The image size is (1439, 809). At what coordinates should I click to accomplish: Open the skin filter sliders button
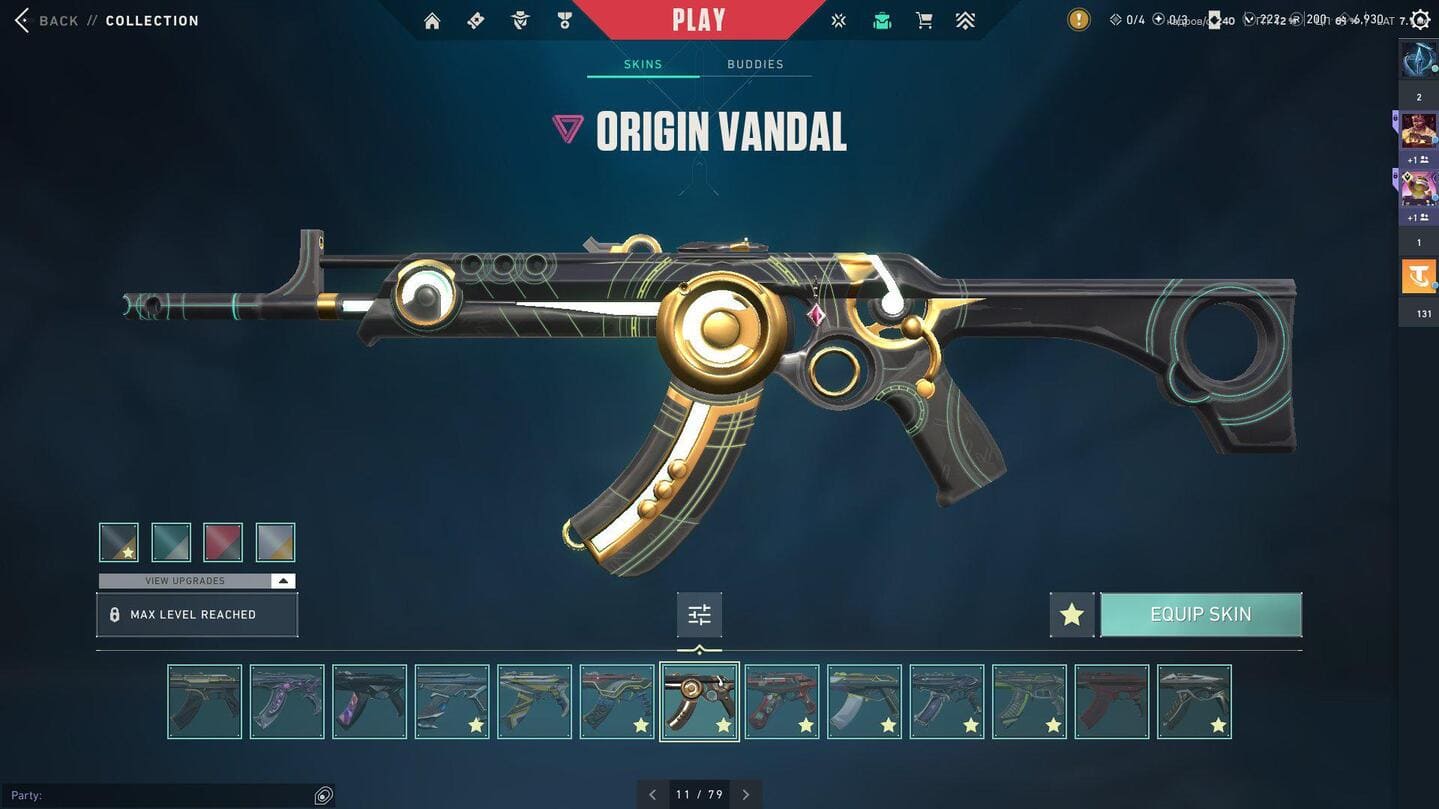pos(699,615)
